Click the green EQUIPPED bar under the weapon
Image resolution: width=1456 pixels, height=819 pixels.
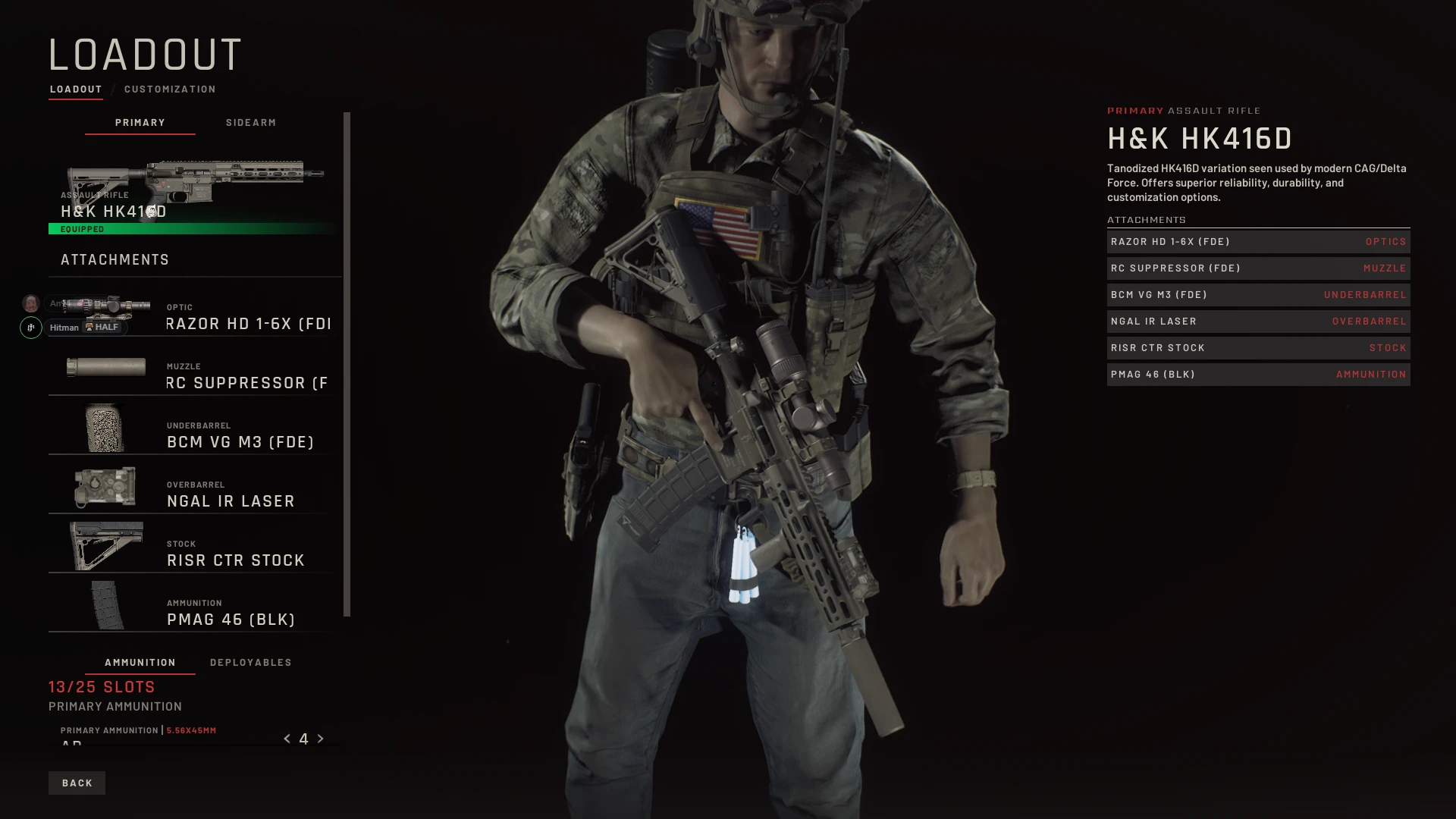tap(193, 228)
